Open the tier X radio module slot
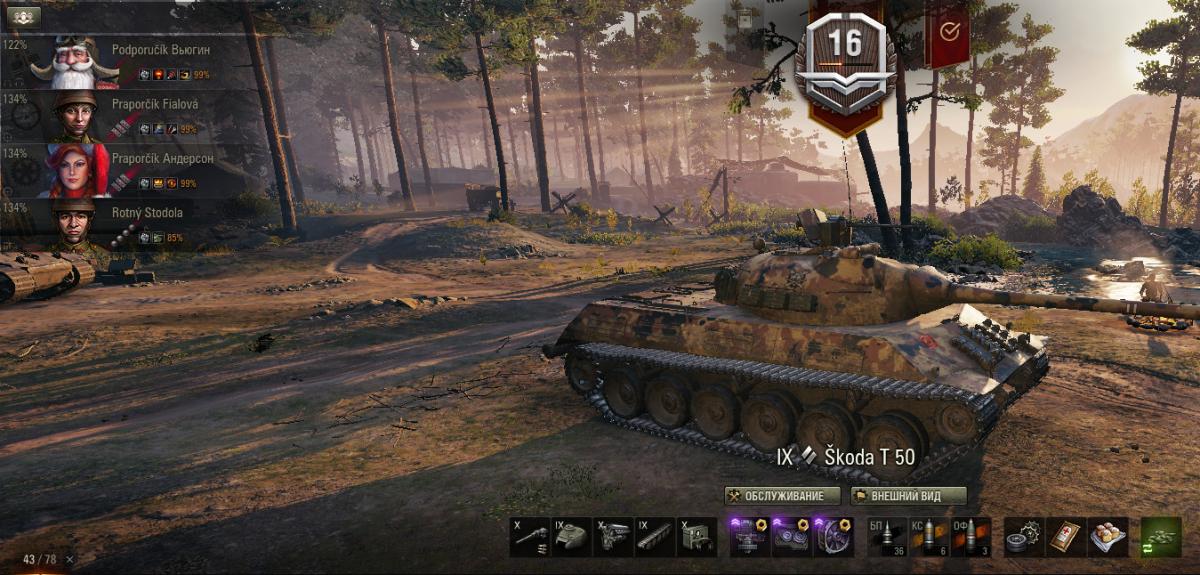 click(696, 536)
